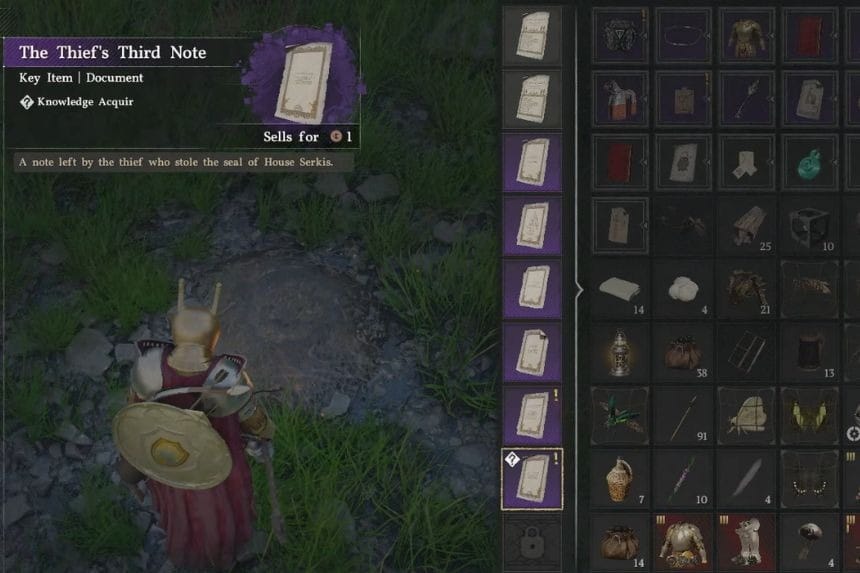Choose the toy horse item
The width and height of the screenshot is (860, 573).
(x=621, y=100)
